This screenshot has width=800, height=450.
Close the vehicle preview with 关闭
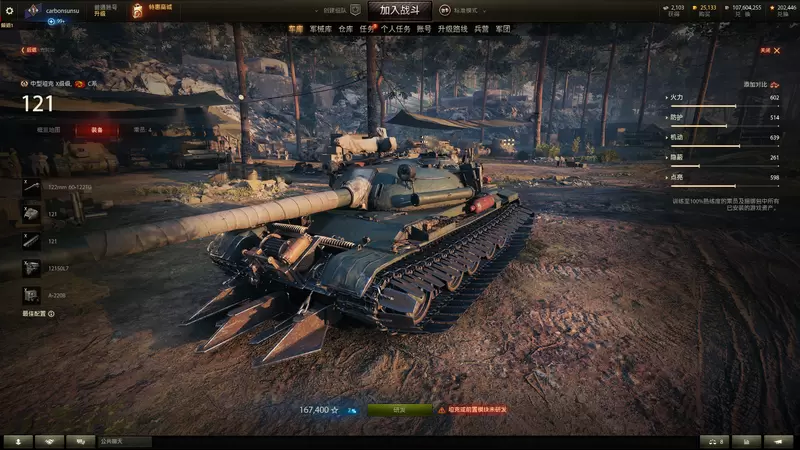(x=767, y=49)
